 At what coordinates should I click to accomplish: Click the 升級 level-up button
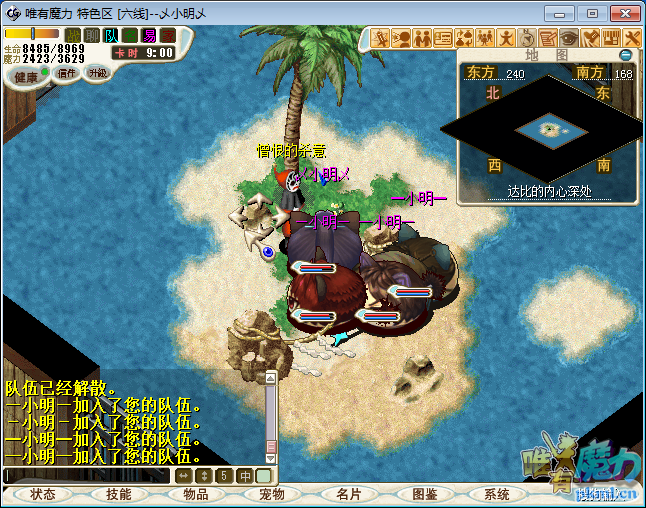[98, 73]
